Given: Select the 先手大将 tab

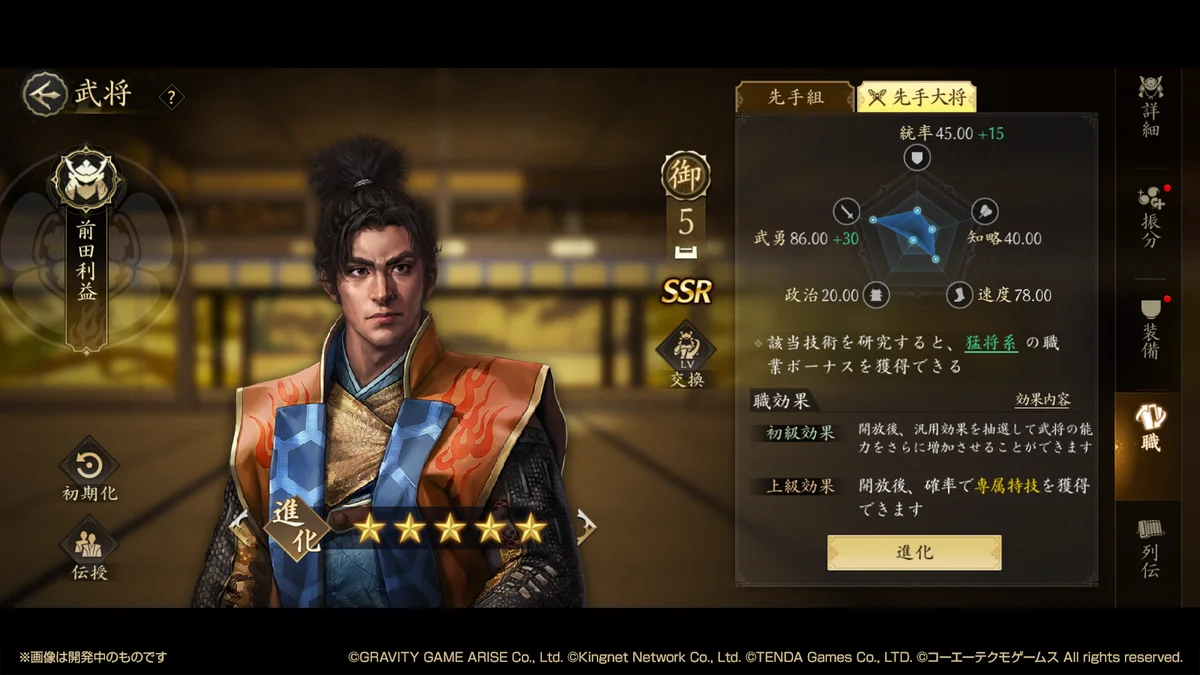Looking at the screenshot, I should tap(916, 97).
